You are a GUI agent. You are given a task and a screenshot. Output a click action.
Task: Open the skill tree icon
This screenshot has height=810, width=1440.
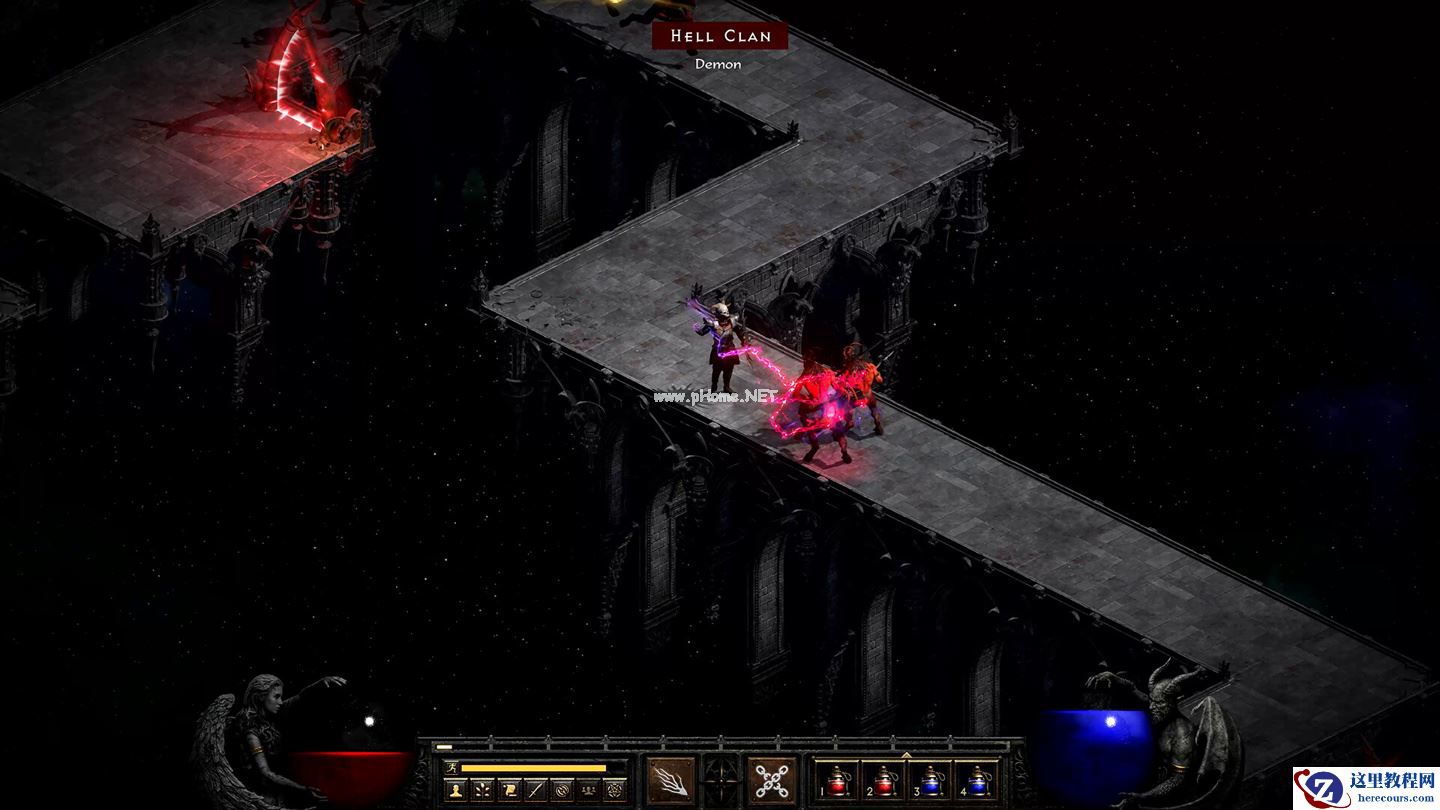click(x=483, y=790)
